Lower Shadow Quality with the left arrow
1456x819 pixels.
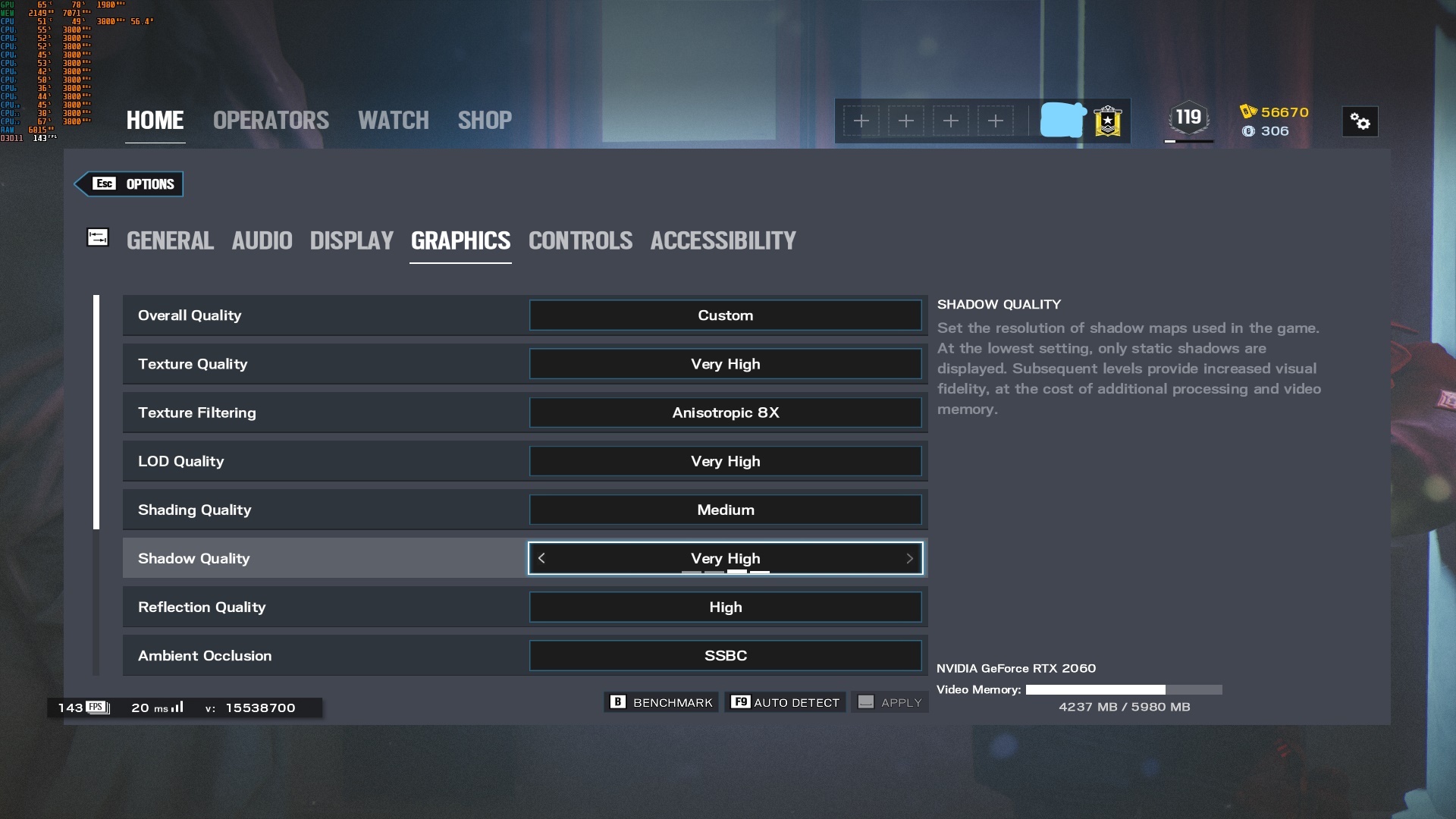541,558
